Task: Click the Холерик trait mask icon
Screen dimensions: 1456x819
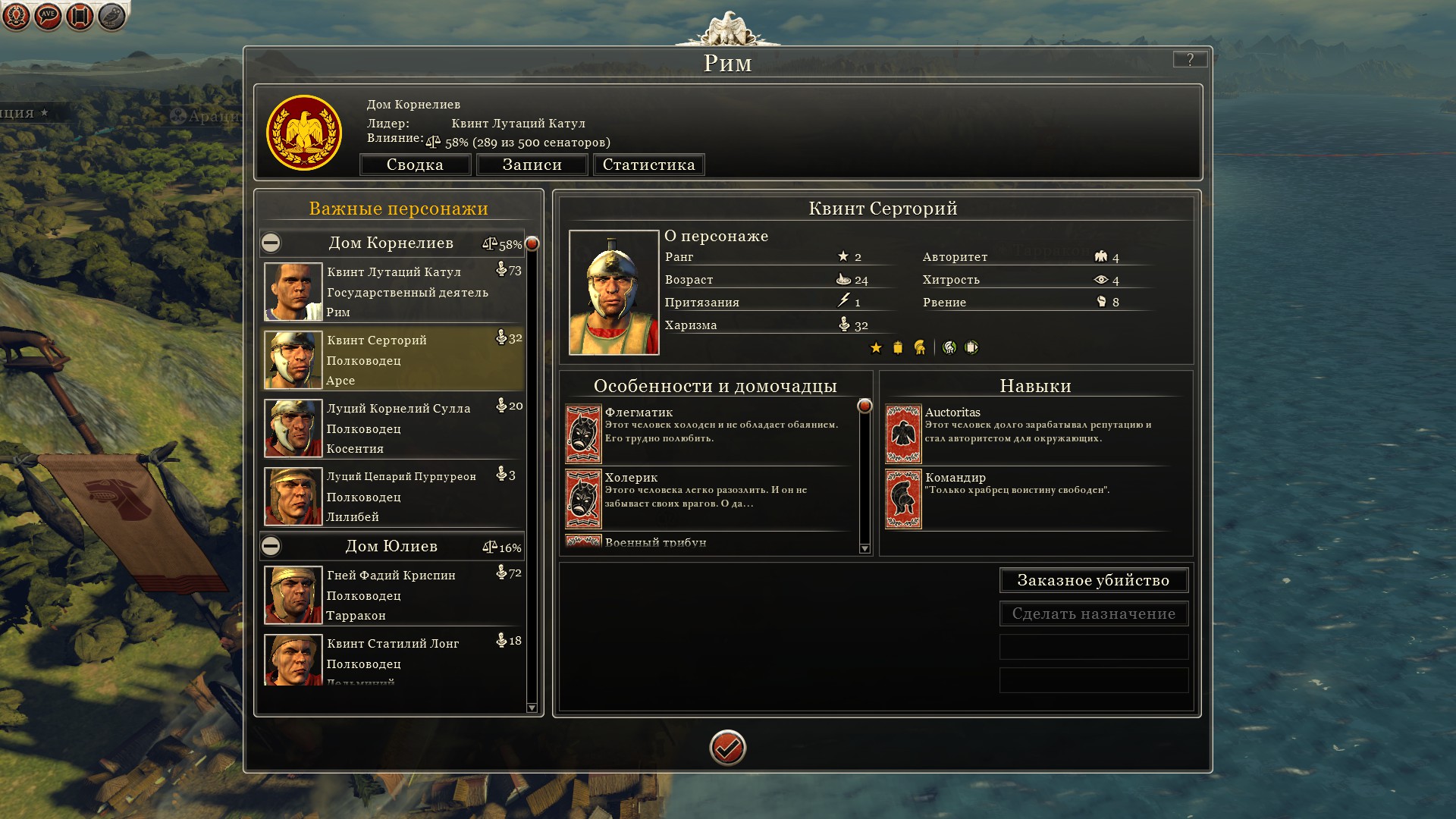Action: [x=583, y=499]
